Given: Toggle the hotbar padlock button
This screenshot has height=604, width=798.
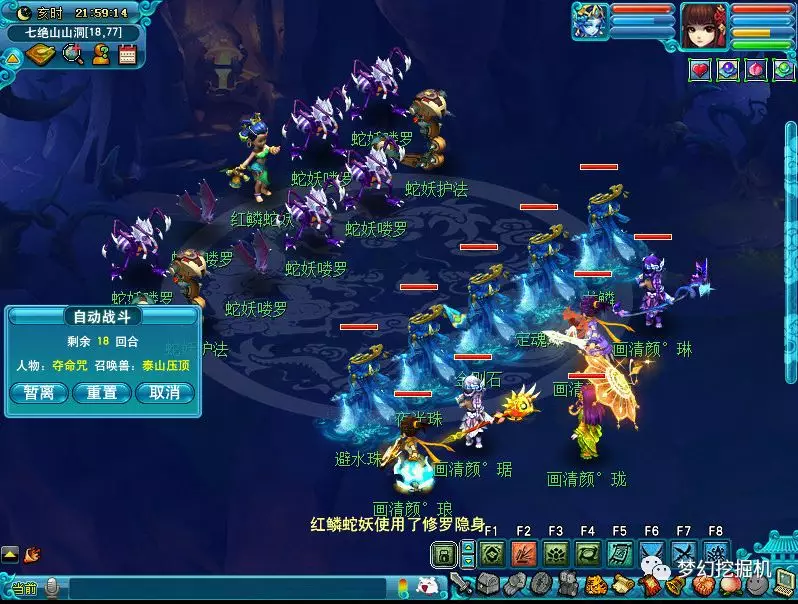Looking at the screenshot, I should (443, 553).
